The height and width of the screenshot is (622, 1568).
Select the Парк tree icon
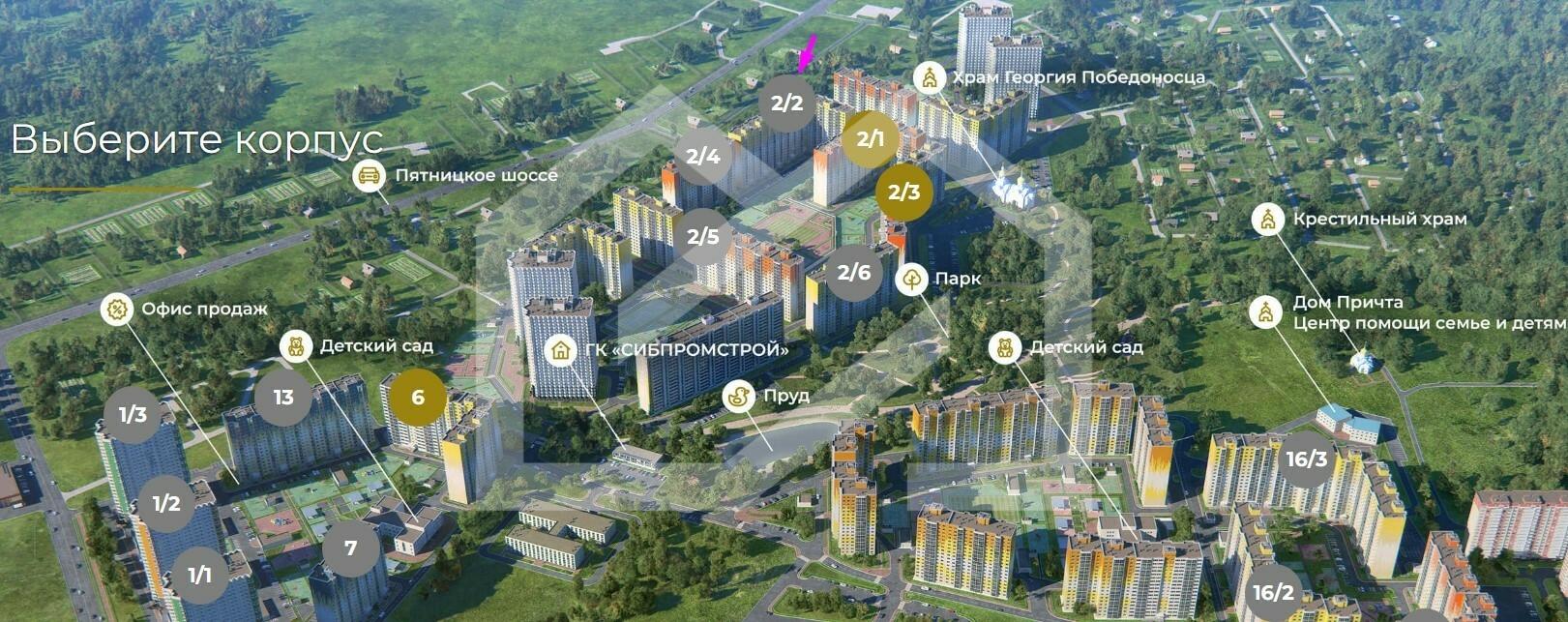tap(911, 280)
